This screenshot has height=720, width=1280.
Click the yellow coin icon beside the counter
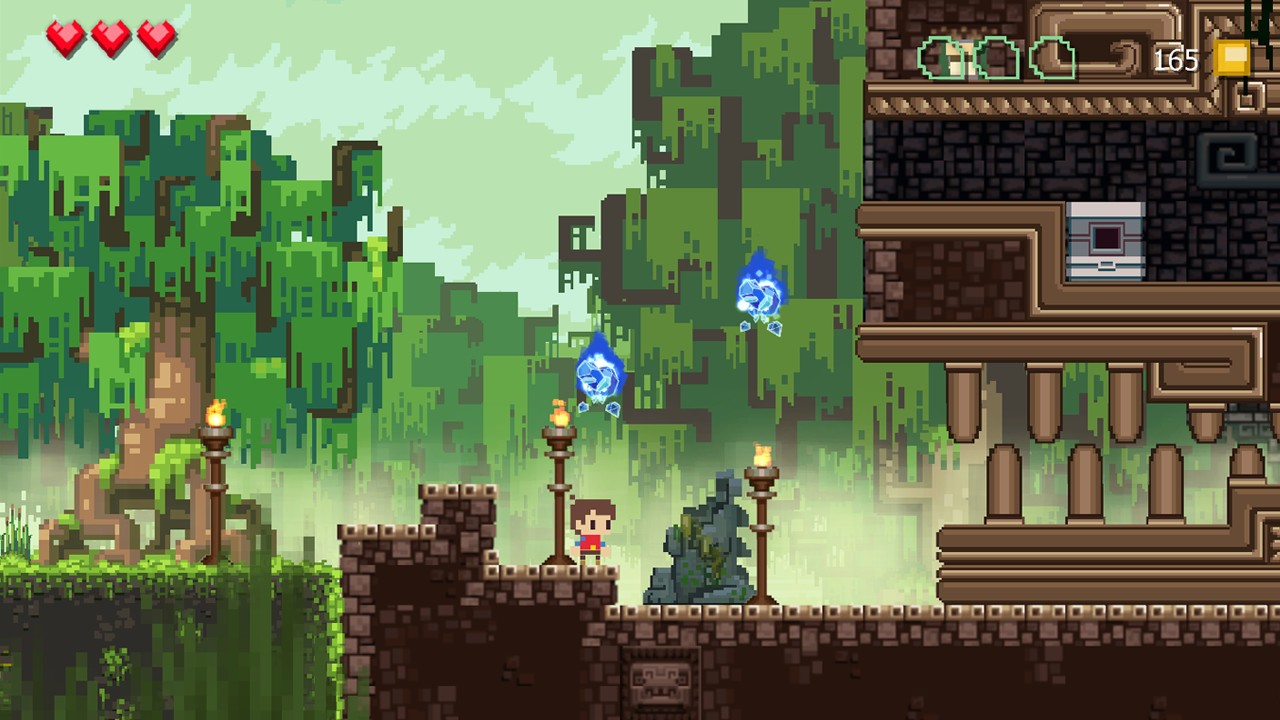coord(1232,57)
